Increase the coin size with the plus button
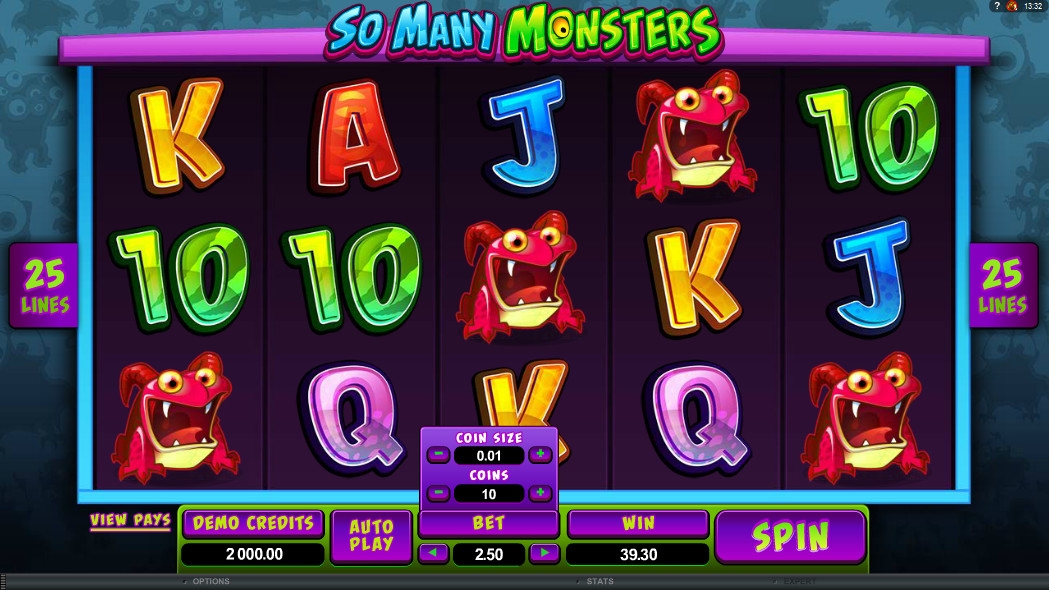The width and height of the screenshot is (1049, 590). pyautogui.click(x=540, y=455)
